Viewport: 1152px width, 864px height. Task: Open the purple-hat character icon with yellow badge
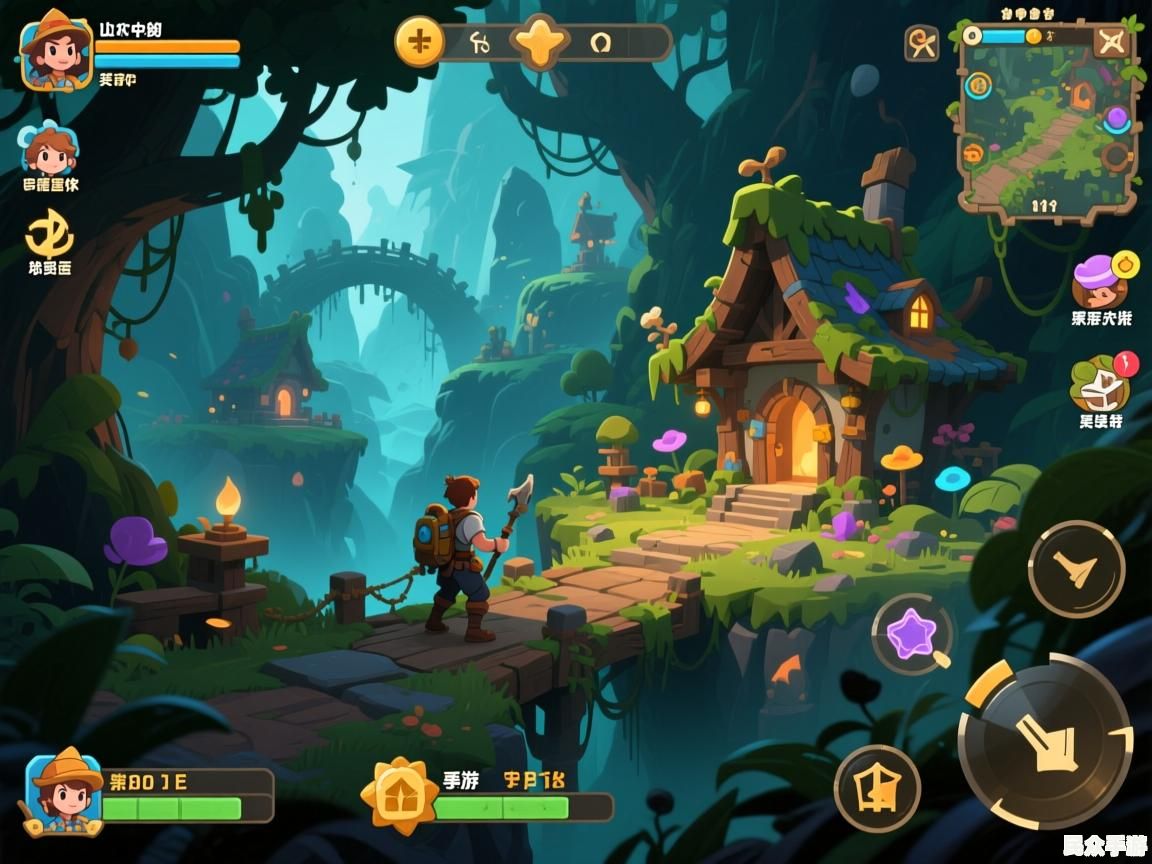click(1100, 281)
